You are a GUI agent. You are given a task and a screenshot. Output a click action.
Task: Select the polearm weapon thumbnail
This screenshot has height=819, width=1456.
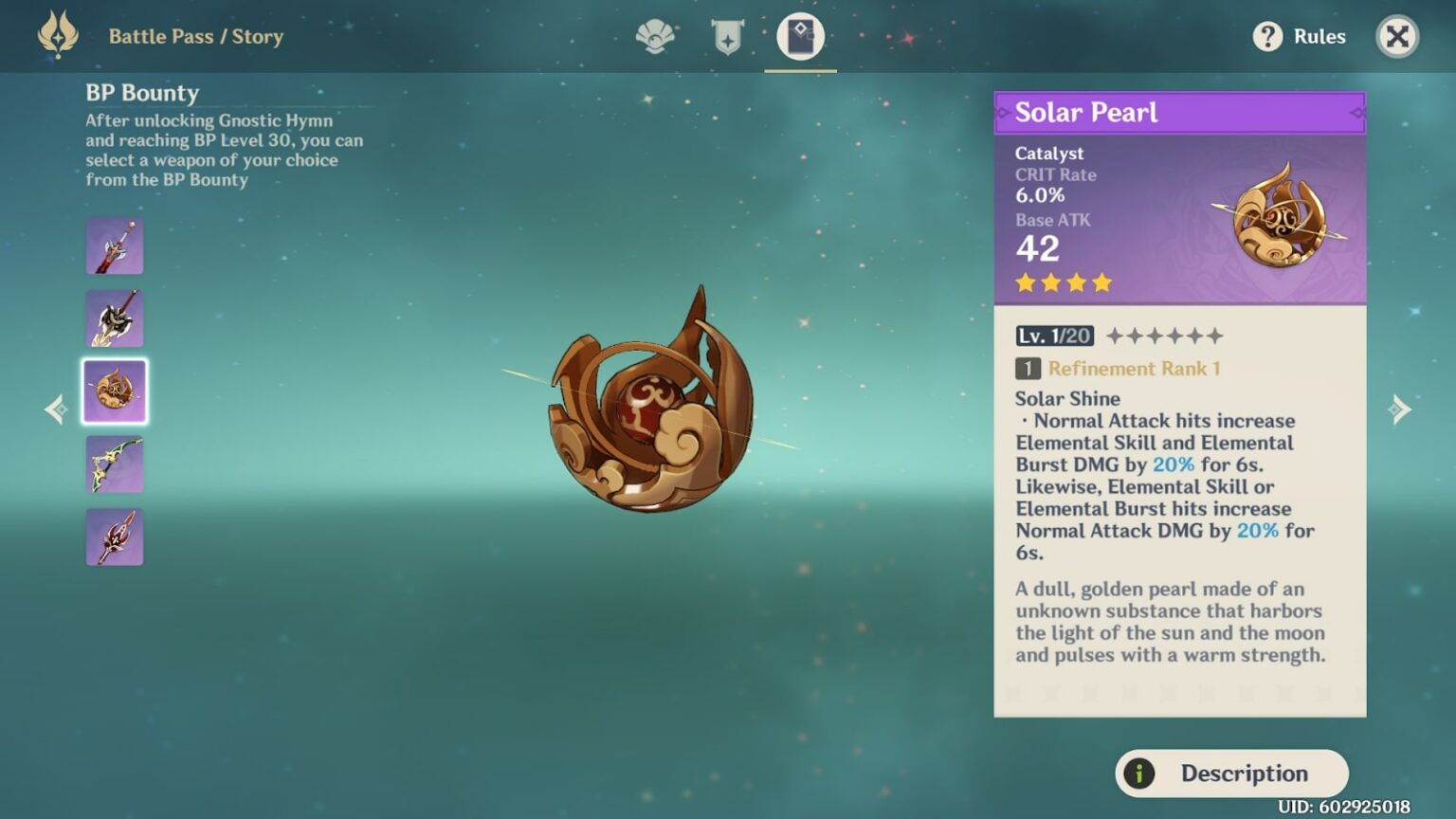114,536
